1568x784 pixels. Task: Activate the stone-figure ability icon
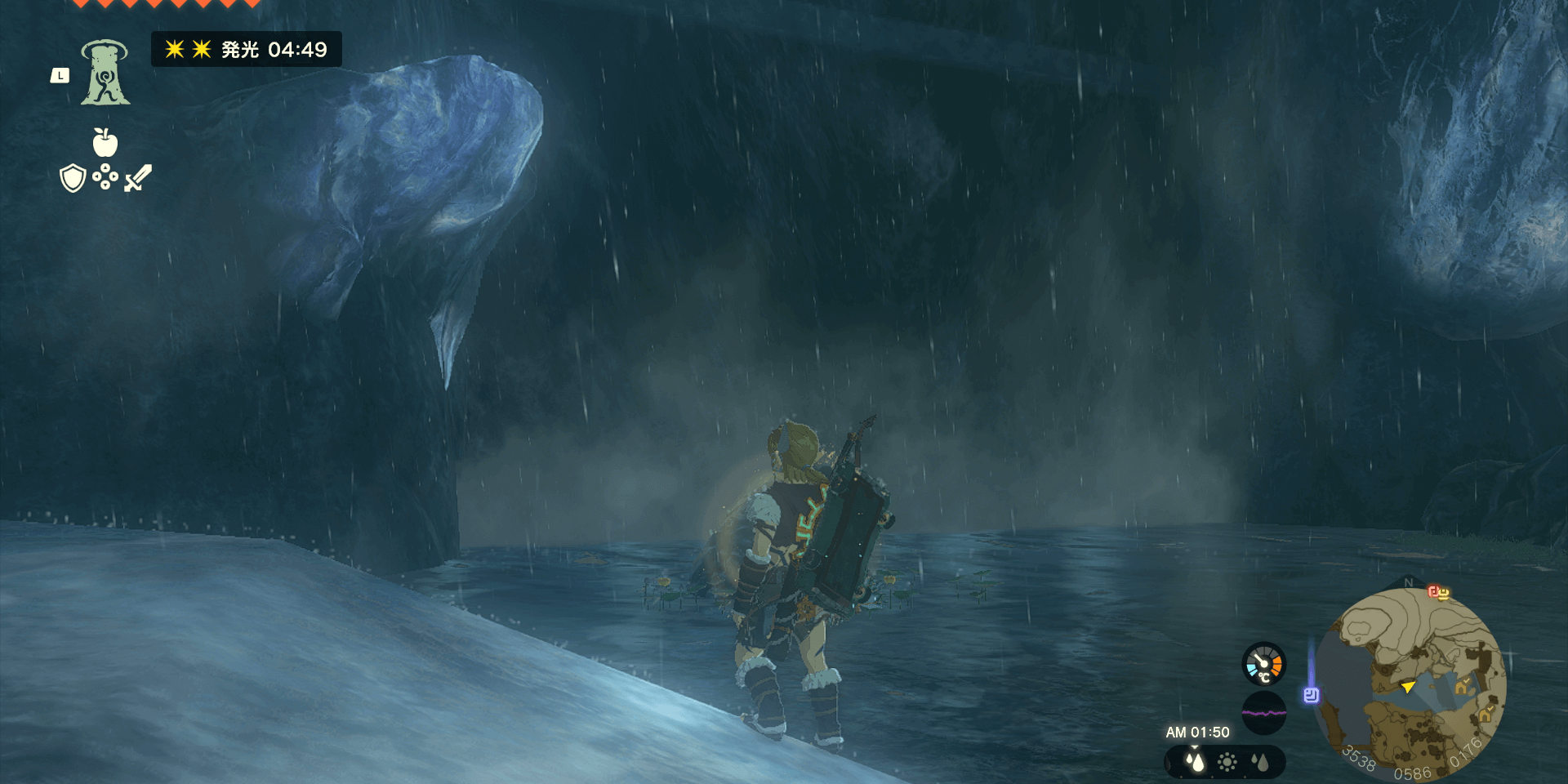[x=105, y=73]
